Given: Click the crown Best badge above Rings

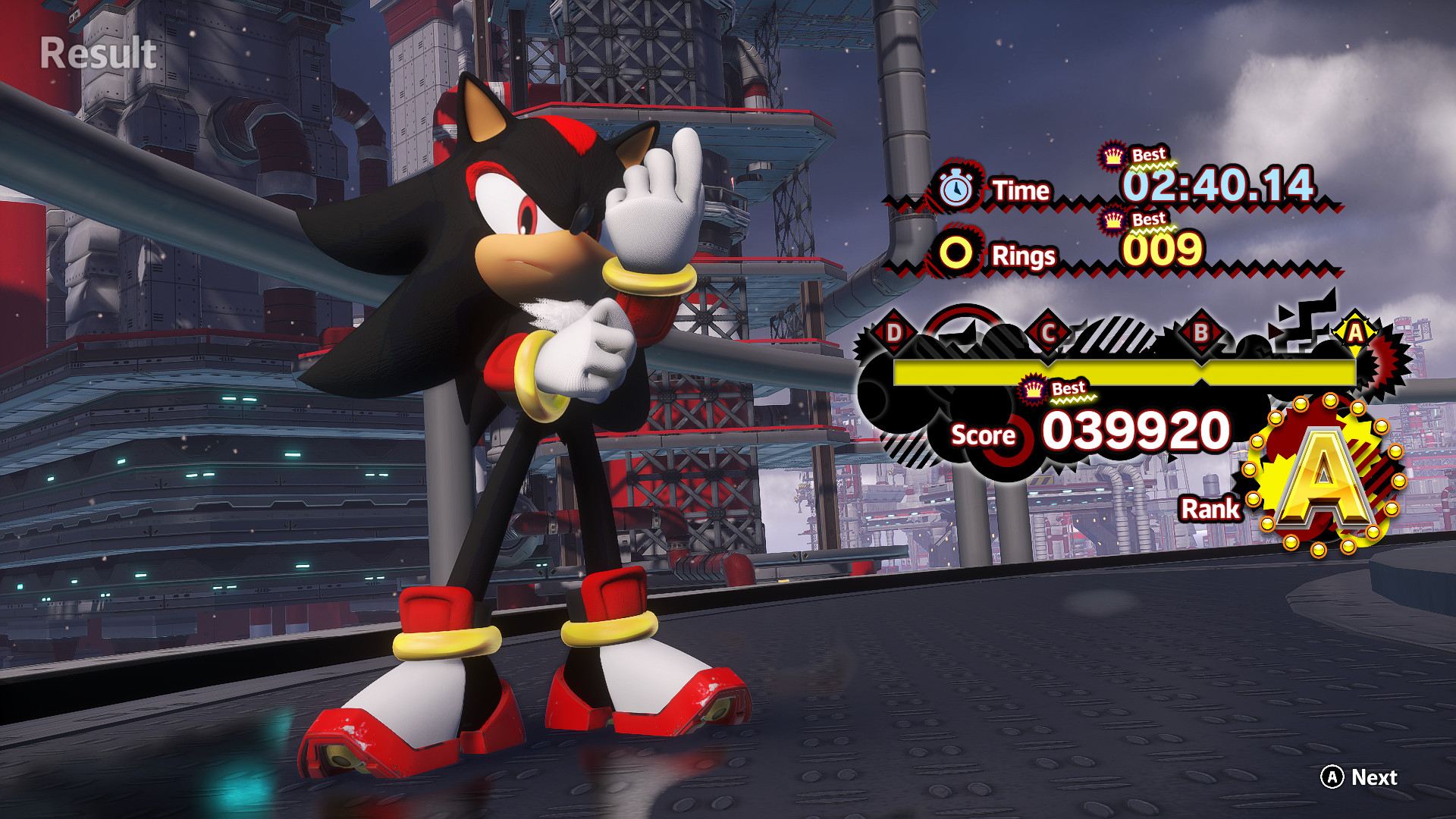Looking at the screenshot, I should (1112, 220).
